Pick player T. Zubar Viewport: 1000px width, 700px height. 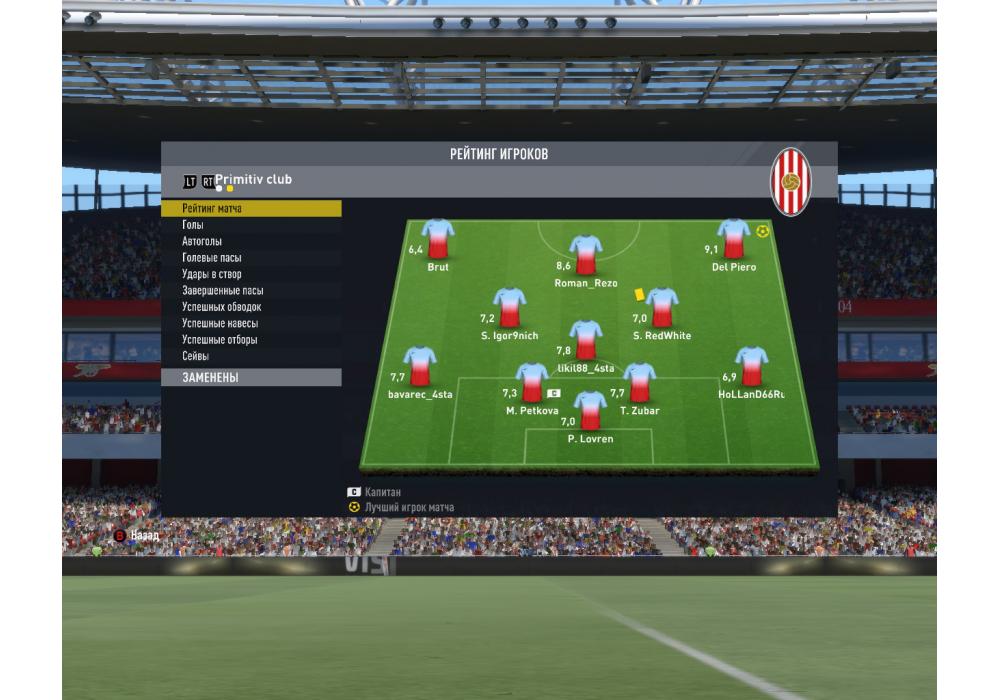pos(639,384)
